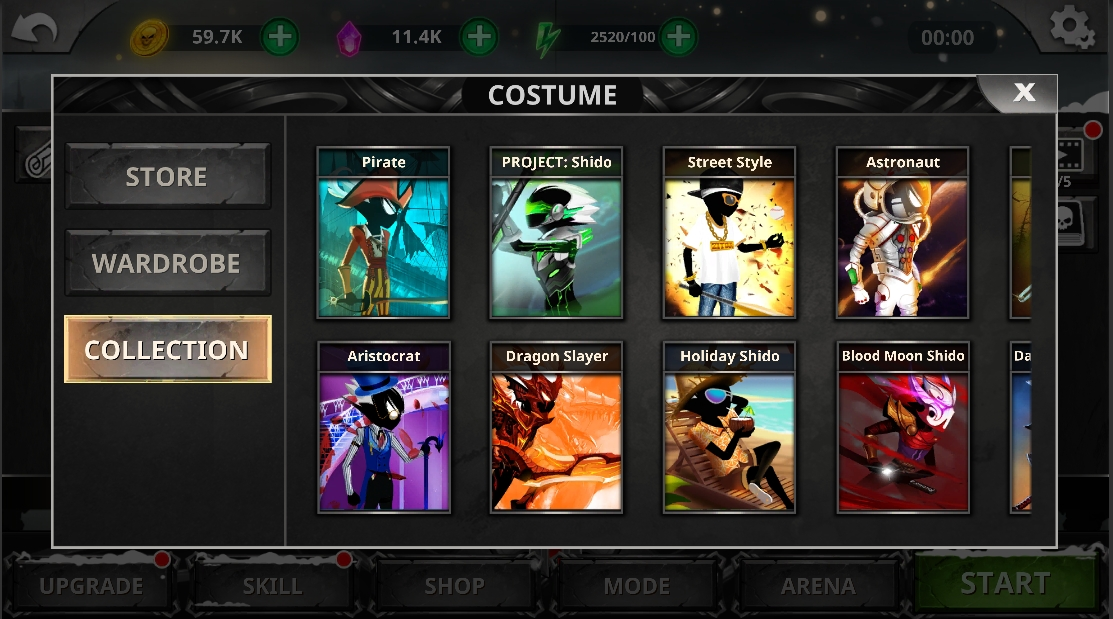Viewport: 1113px width, 619px height.
Task: Pick the Blood Moon Shido costume
Action: [x=902, y=428]
